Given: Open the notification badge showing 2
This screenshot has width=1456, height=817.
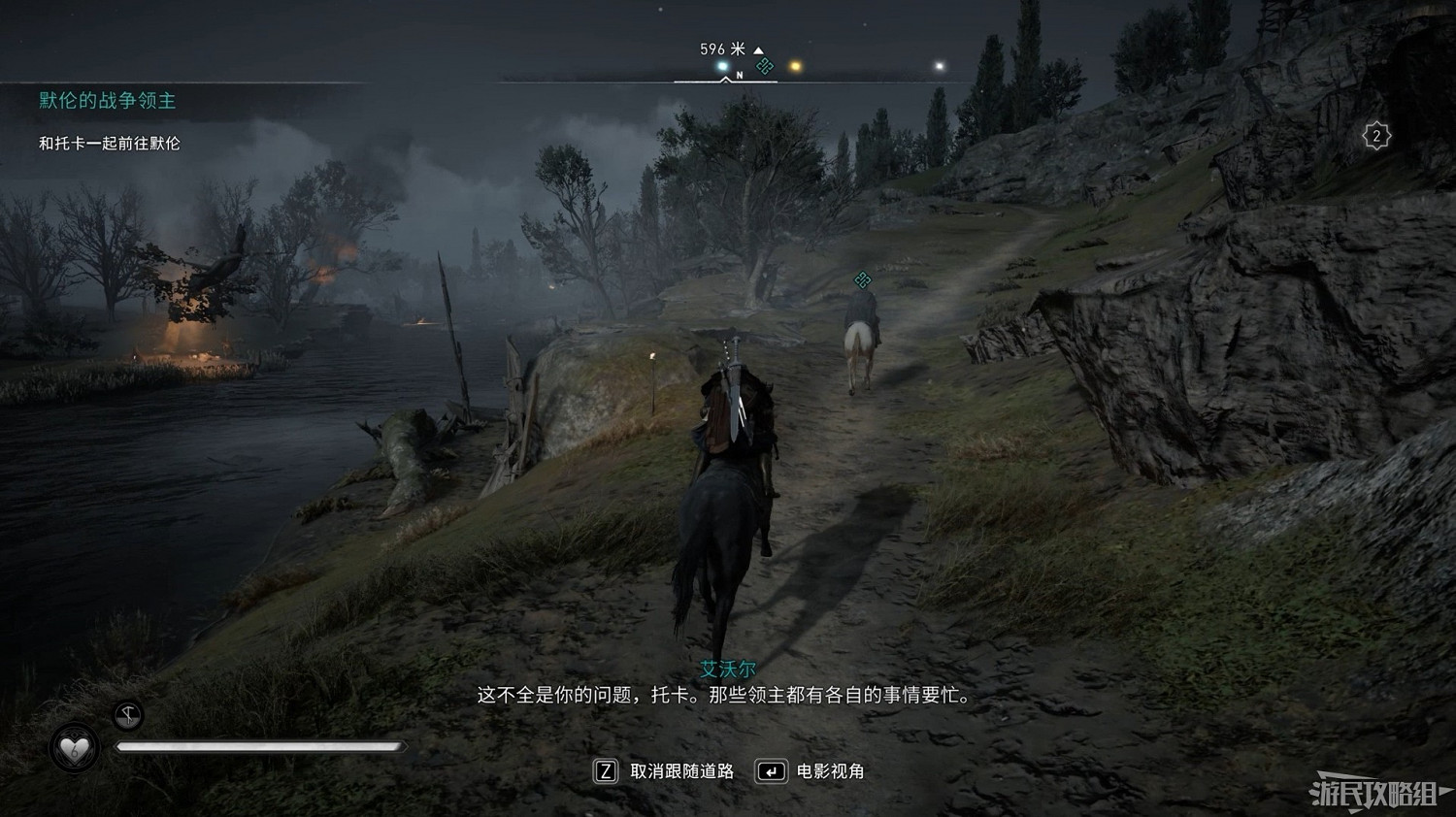Looking at the screenshot, I should click(x=1377, y=135).
